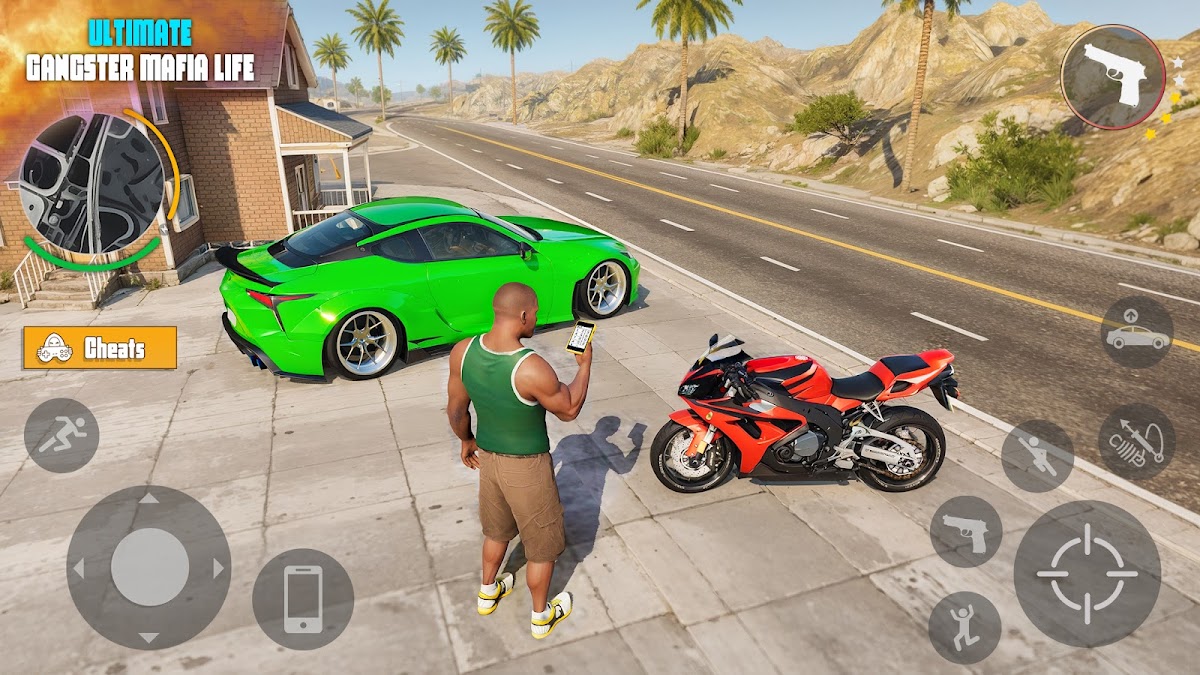1200x675 pixels.
Task: Tap the circular minimap
Action: (x=91, y=183)
